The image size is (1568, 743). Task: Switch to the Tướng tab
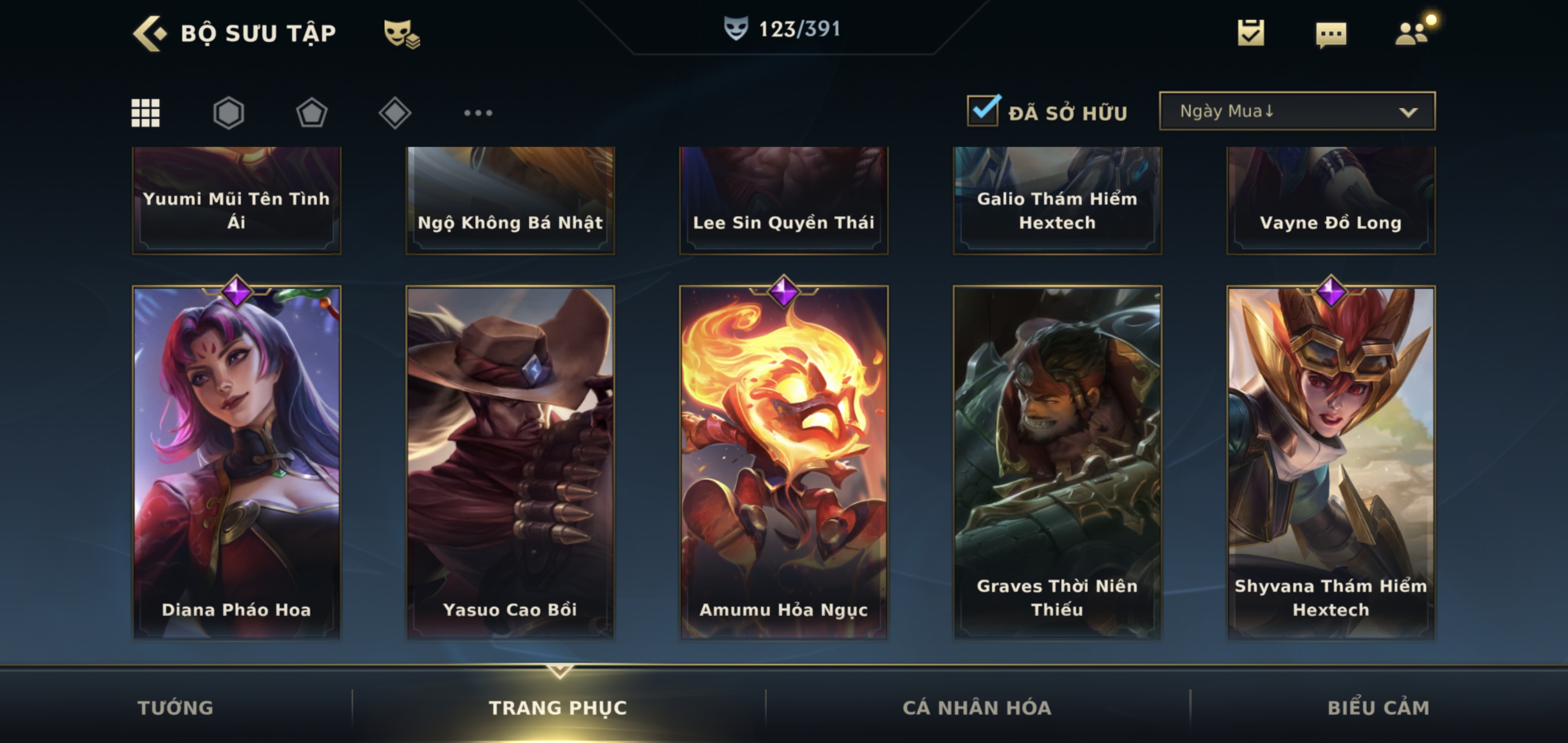coord(175,708)
